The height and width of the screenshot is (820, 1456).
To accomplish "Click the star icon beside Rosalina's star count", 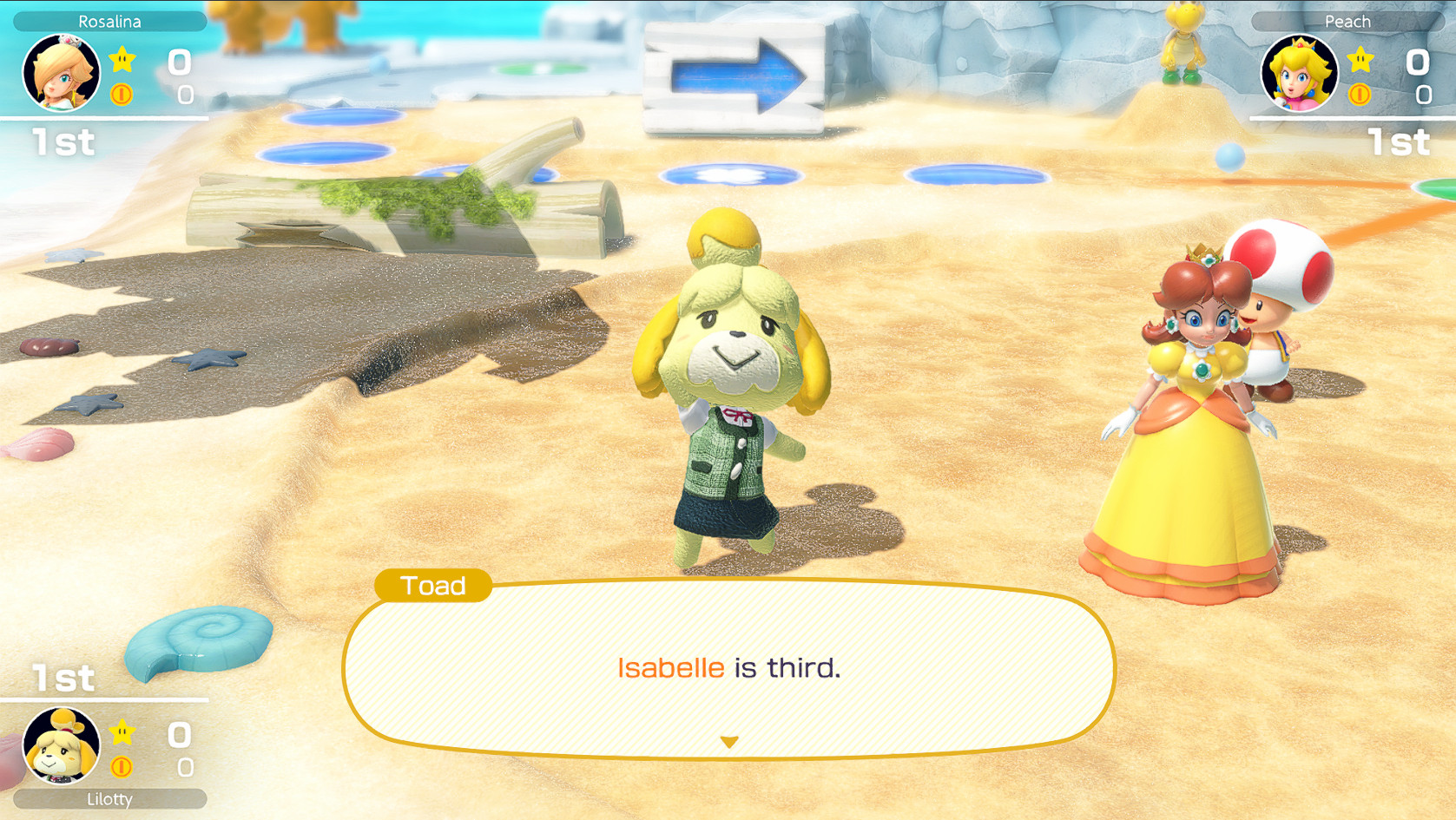I will (124, 59).
